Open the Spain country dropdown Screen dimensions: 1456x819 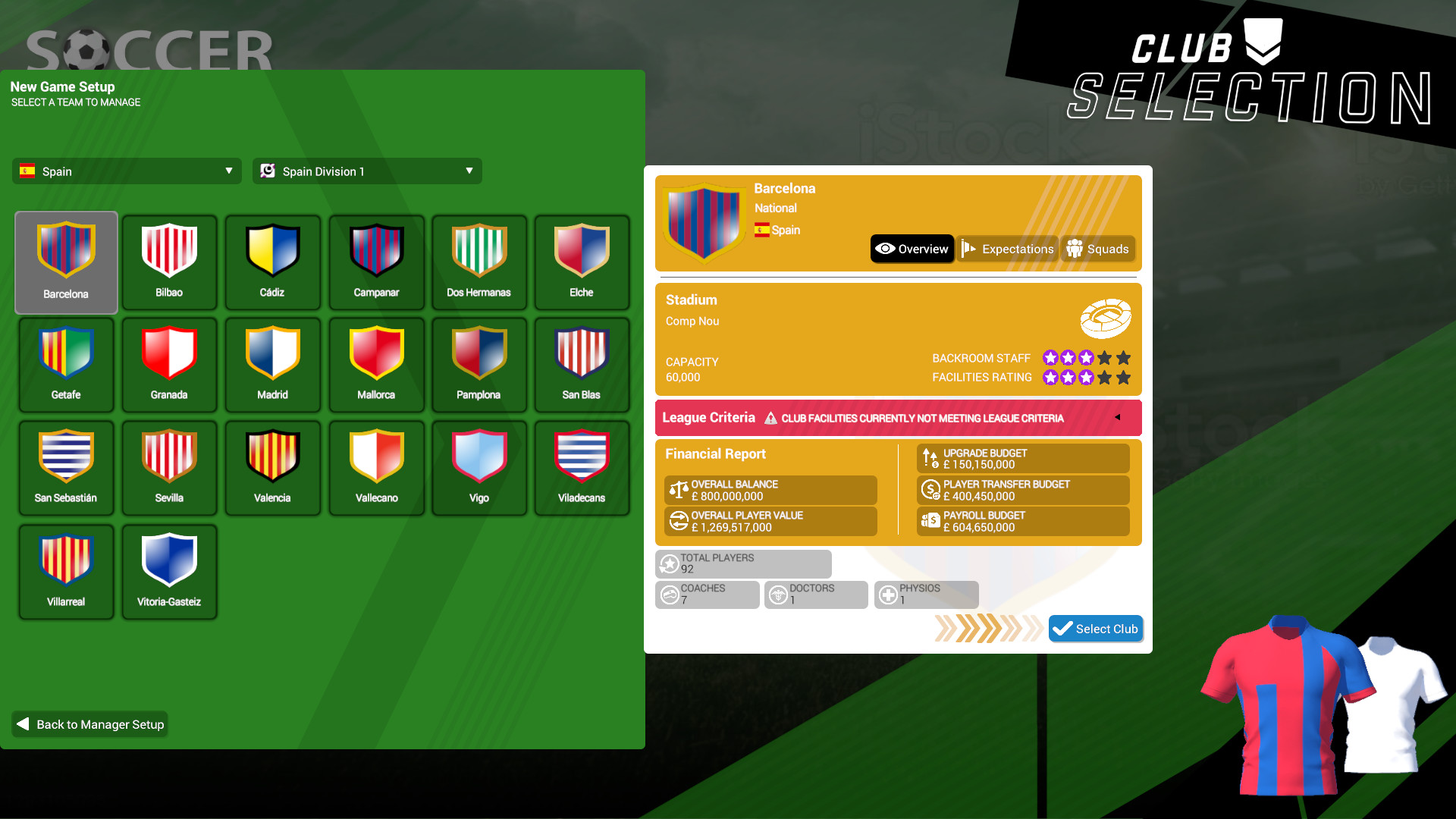coord(126,171)
